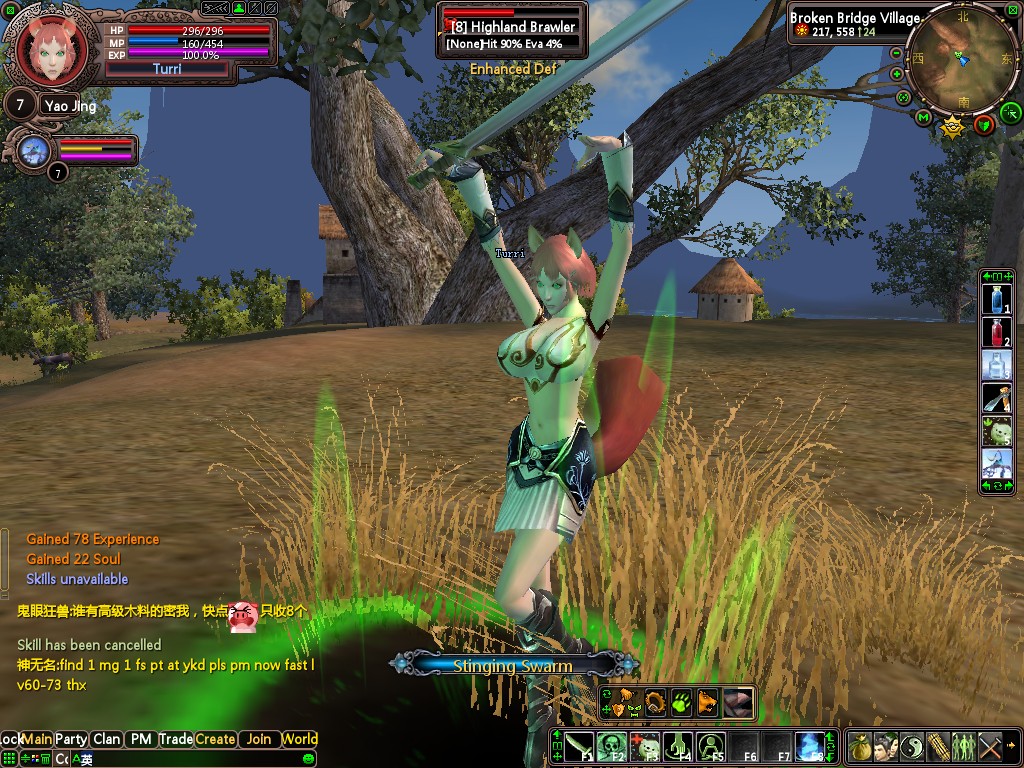1024x768 pixels.
Task: Open the inventory bag icon
Action: [860, 746]
